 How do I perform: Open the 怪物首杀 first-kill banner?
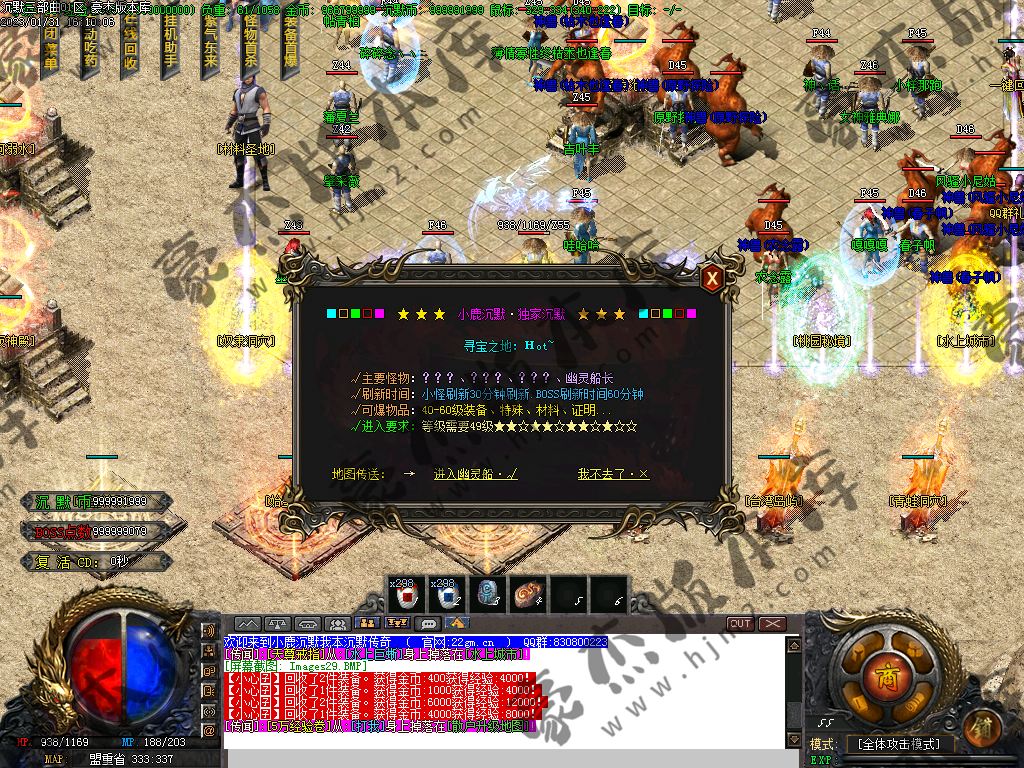point(250,46)
